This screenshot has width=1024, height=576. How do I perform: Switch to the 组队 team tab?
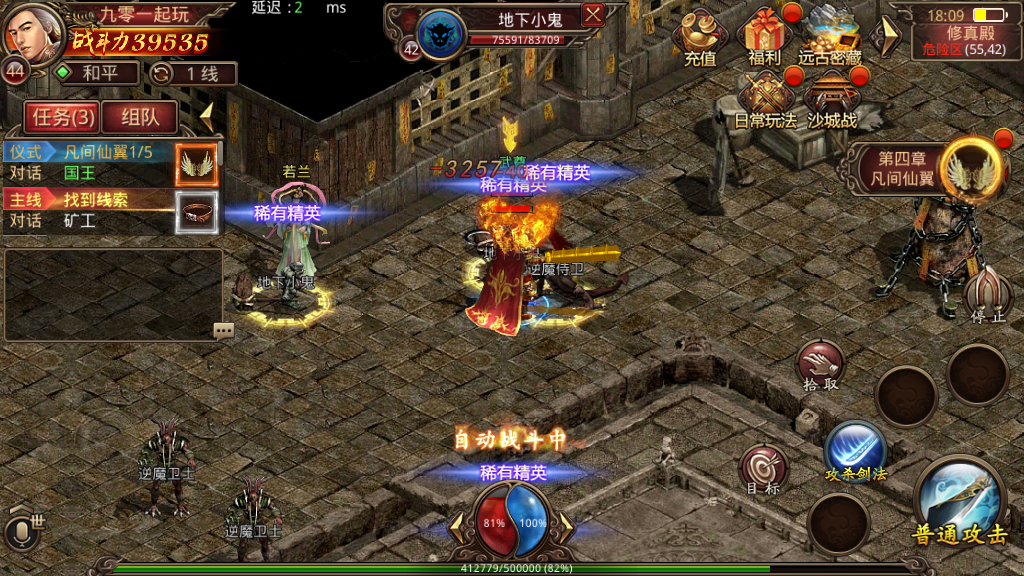tap(139, 117)
